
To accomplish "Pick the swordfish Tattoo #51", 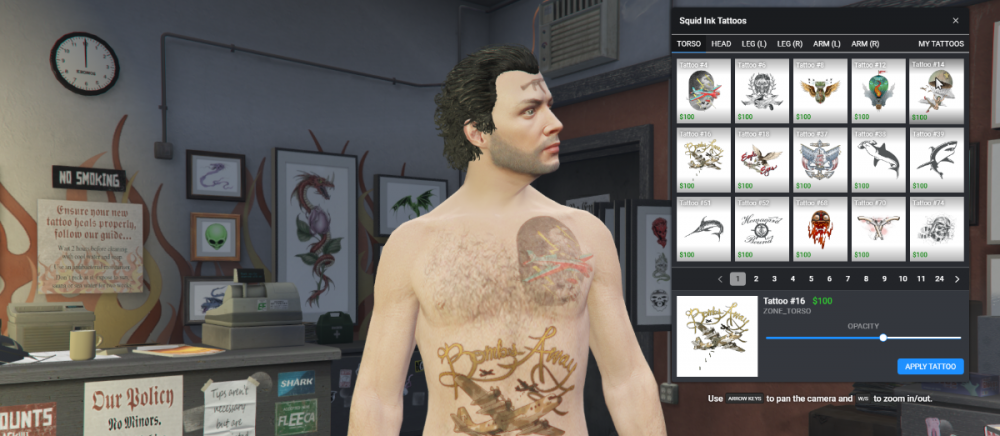I will click(x=703, y=228).
